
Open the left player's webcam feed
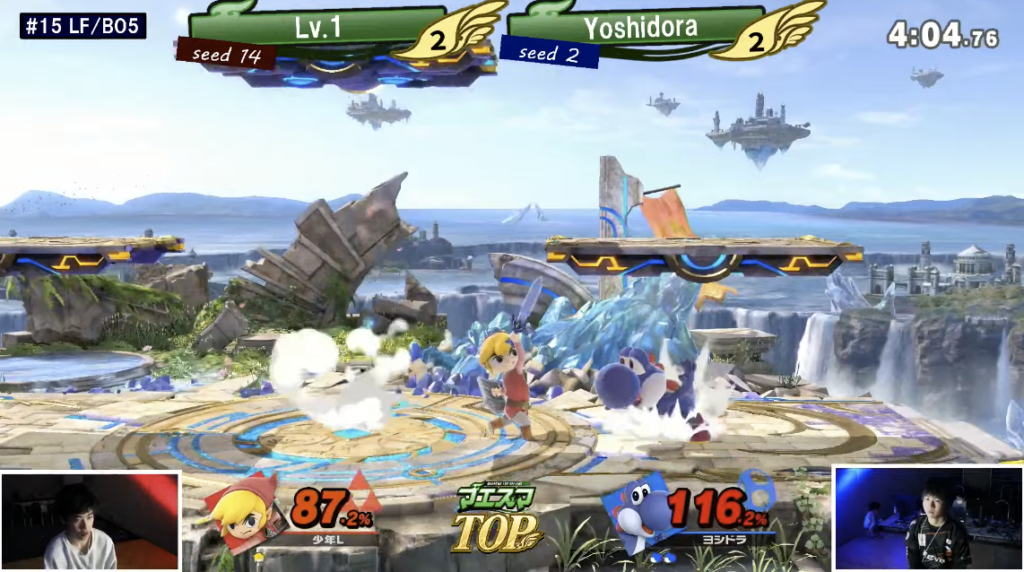point(90,521)
